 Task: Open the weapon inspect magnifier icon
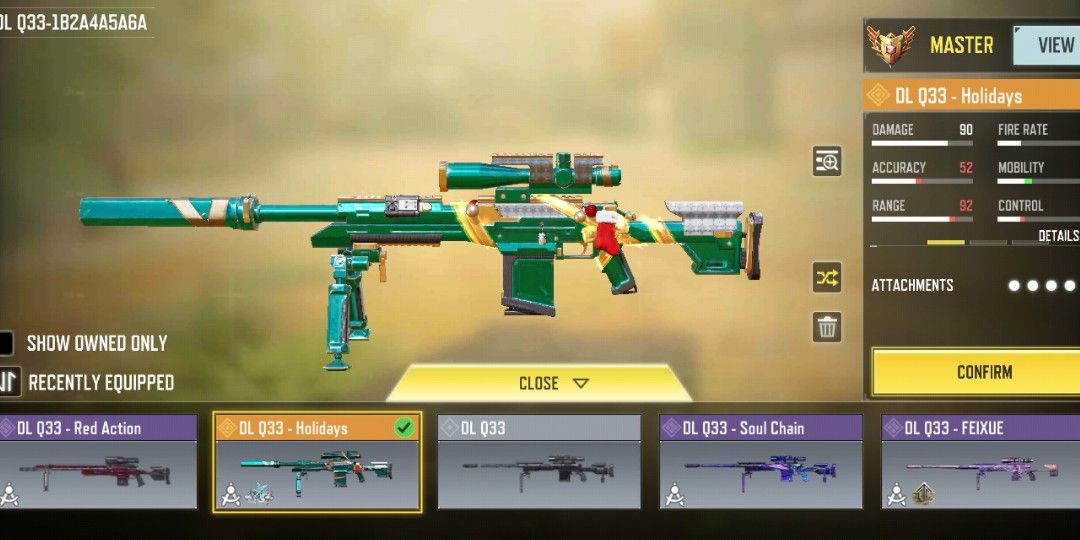click(827, 161)
